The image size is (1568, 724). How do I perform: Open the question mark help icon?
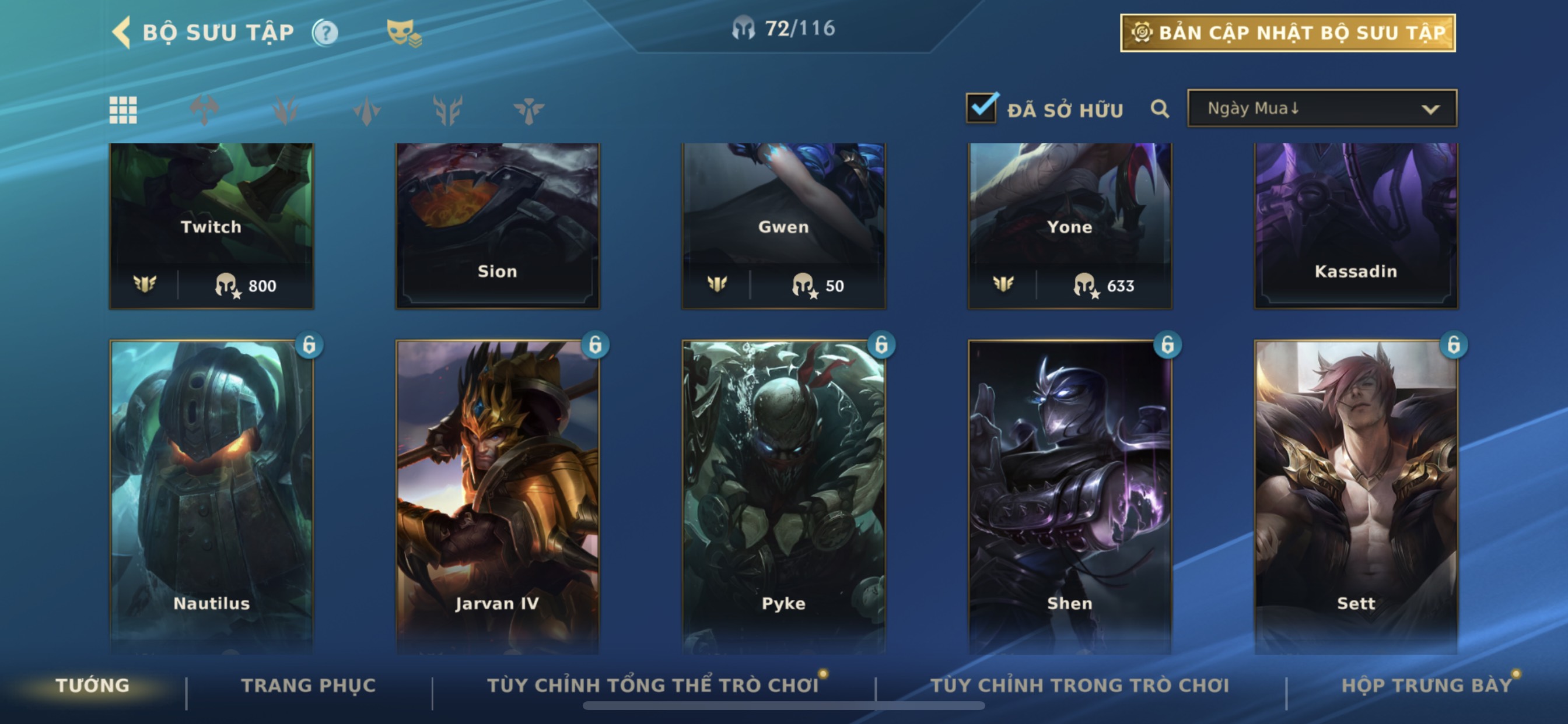pos(325,33)
